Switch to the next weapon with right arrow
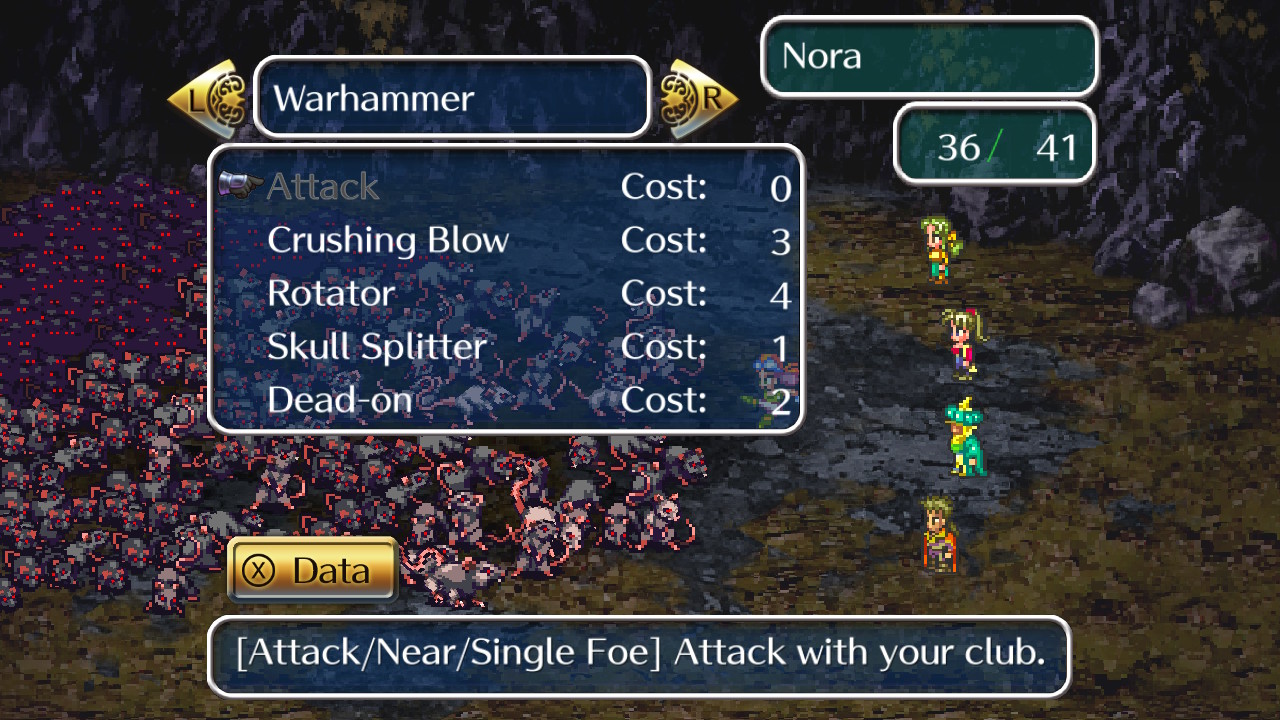 [698, 98]
